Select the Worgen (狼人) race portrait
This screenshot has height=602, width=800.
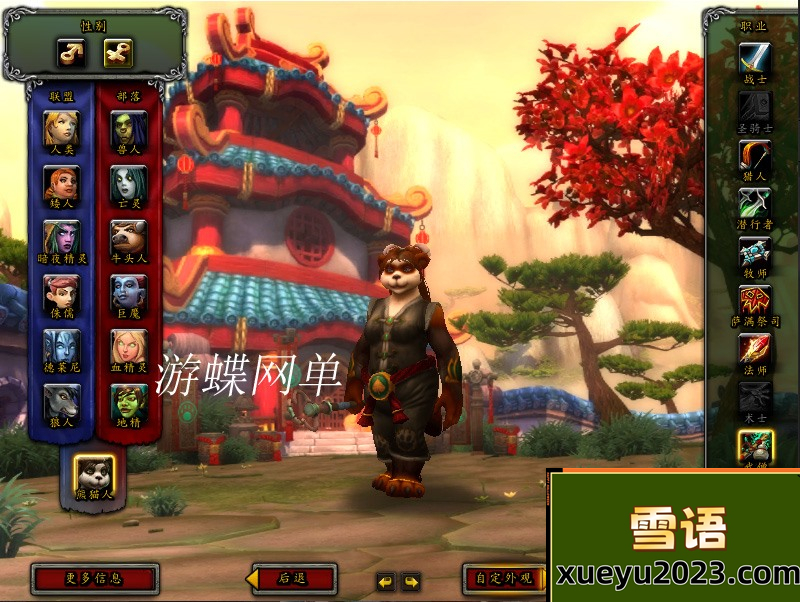click(x=61, y=401)
